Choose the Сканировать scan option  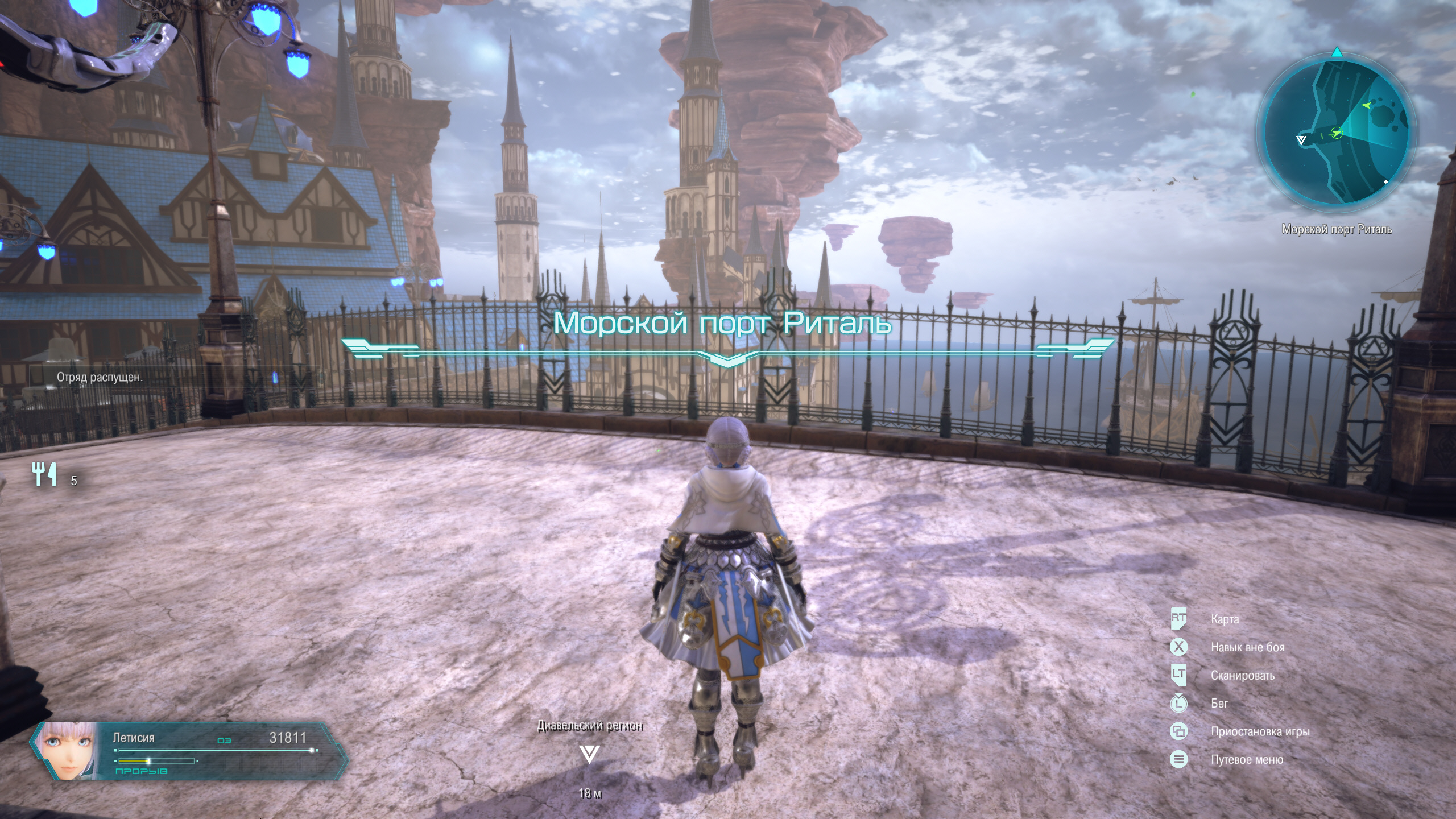click(x=1242, y=676)
